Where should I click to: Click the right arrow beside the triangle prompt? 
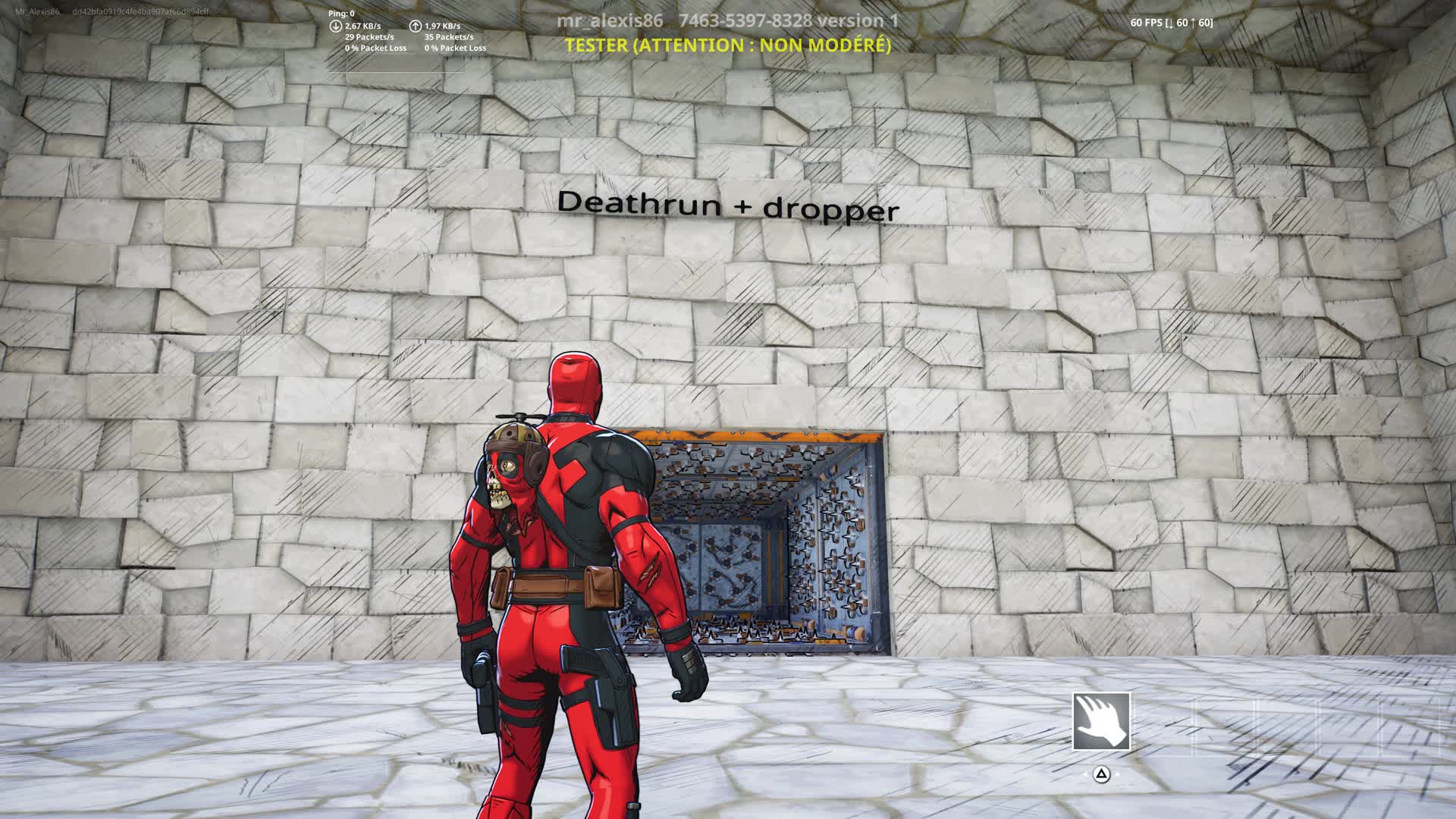1119,775
